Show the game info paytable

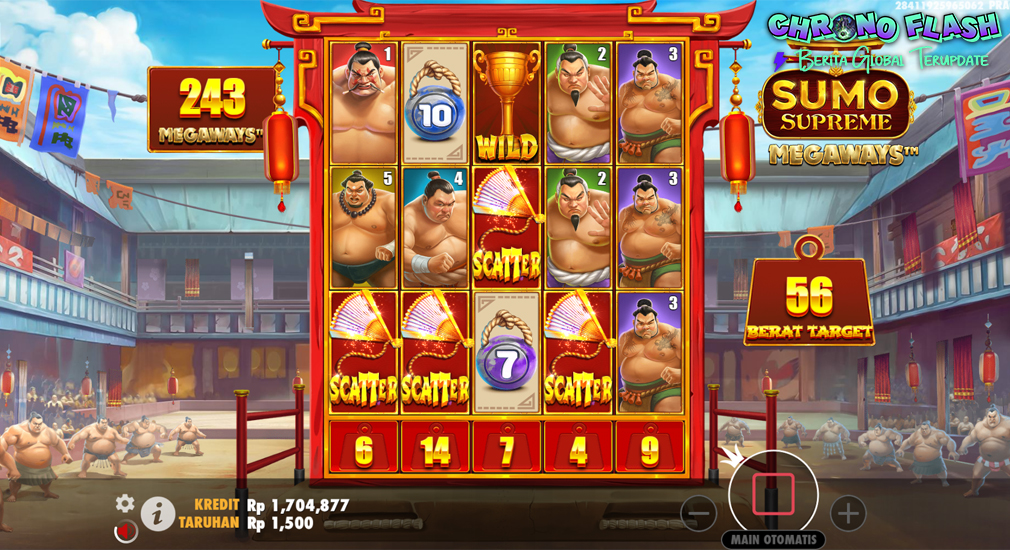click(x=157, y=514)
